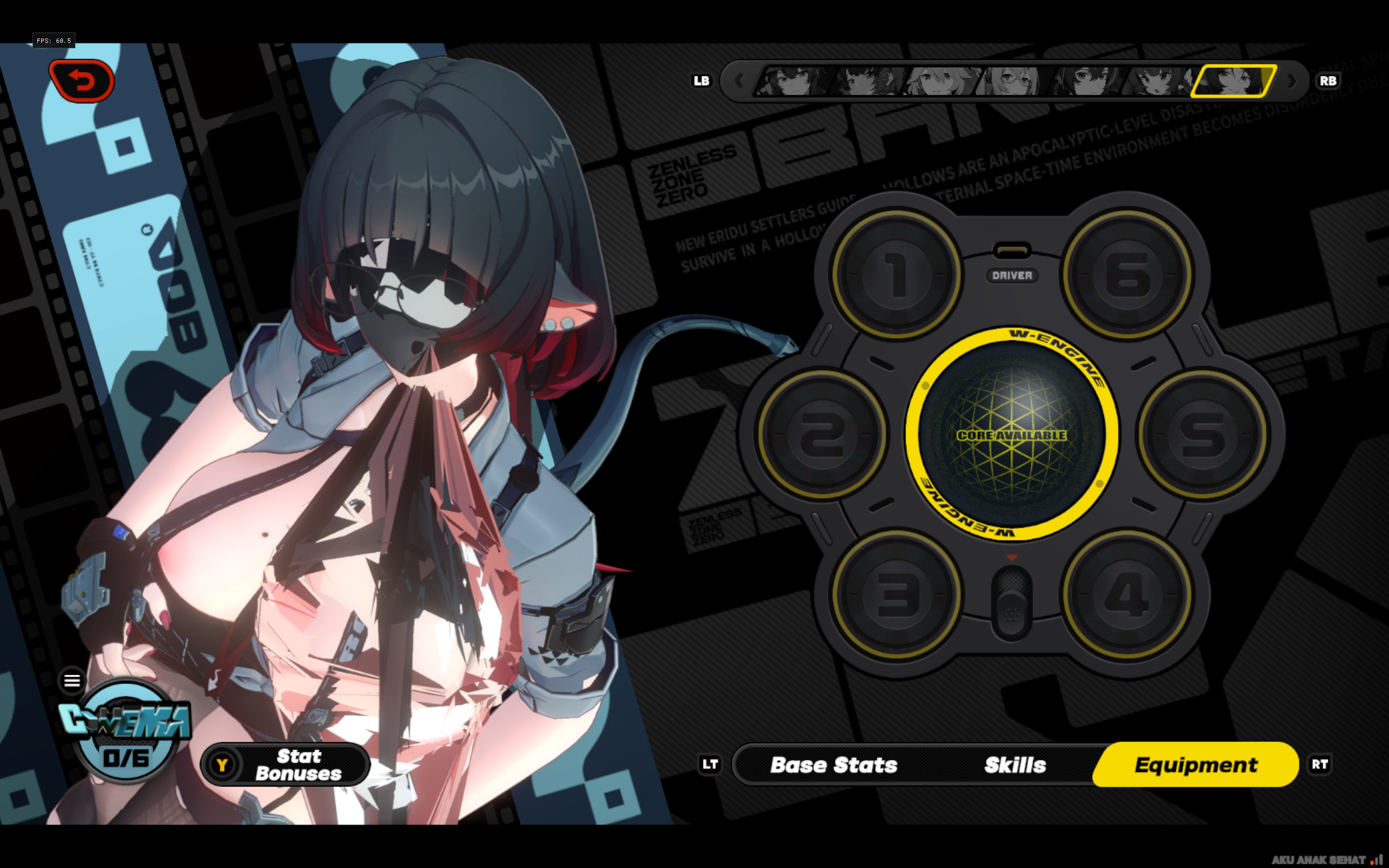Open the Cinema 0/6 emblem
The width and height of the screenshot is (1389, 868).
coord(126,732)
